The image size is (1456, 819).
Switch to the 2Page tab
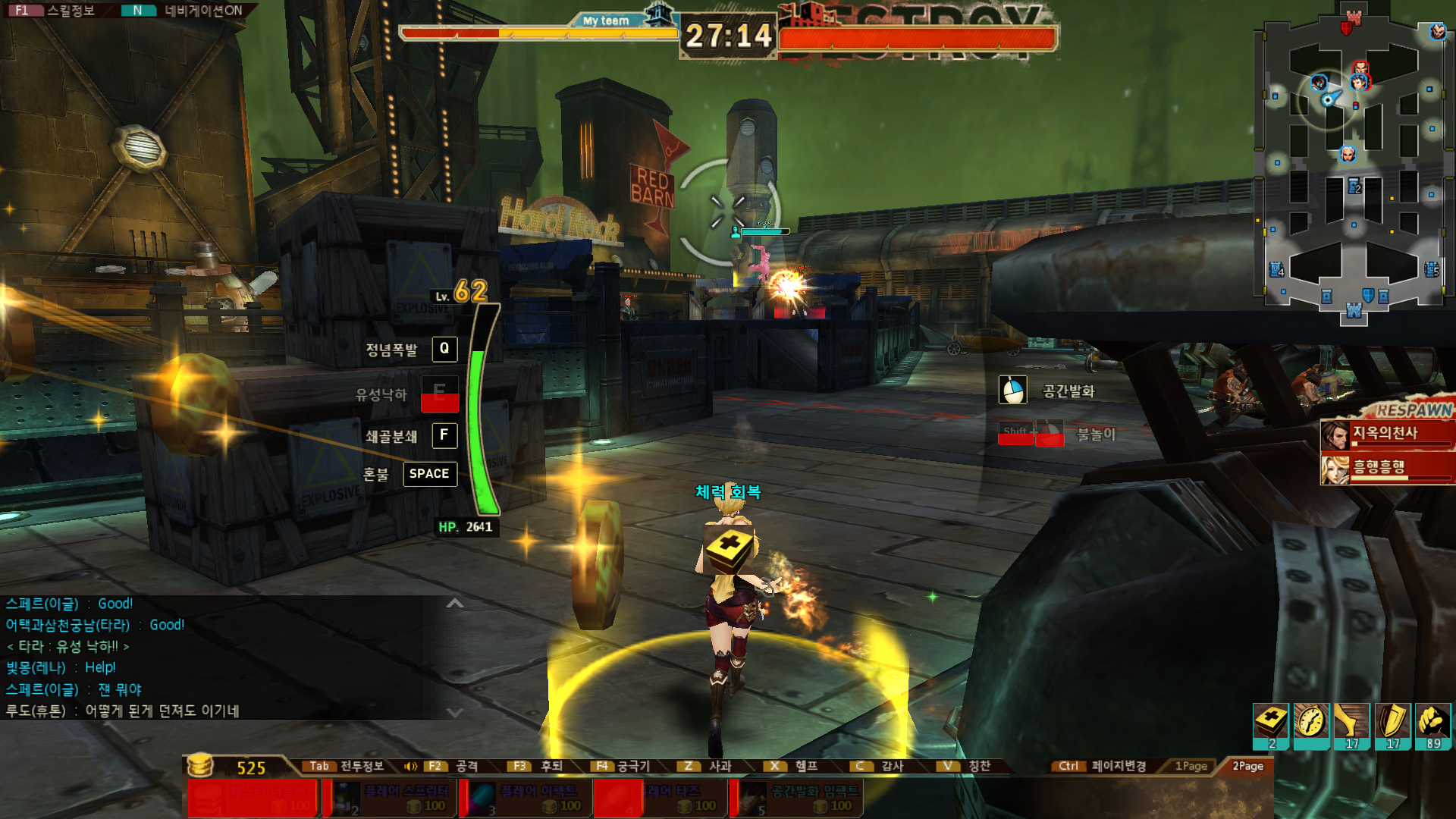[x=1247, y=766]
